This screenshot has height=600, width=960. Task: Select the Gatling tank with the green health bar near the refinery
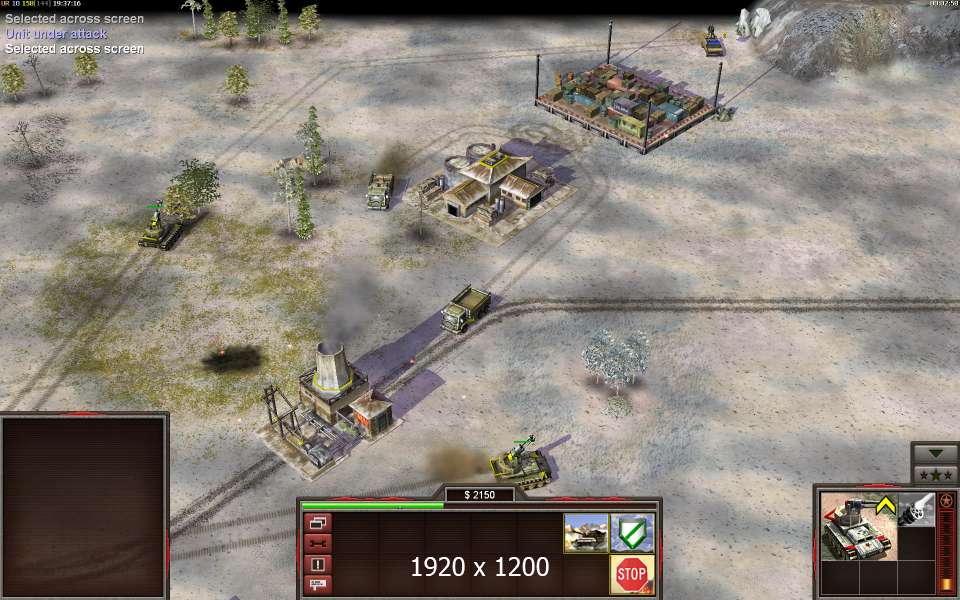tap(520, 463)
